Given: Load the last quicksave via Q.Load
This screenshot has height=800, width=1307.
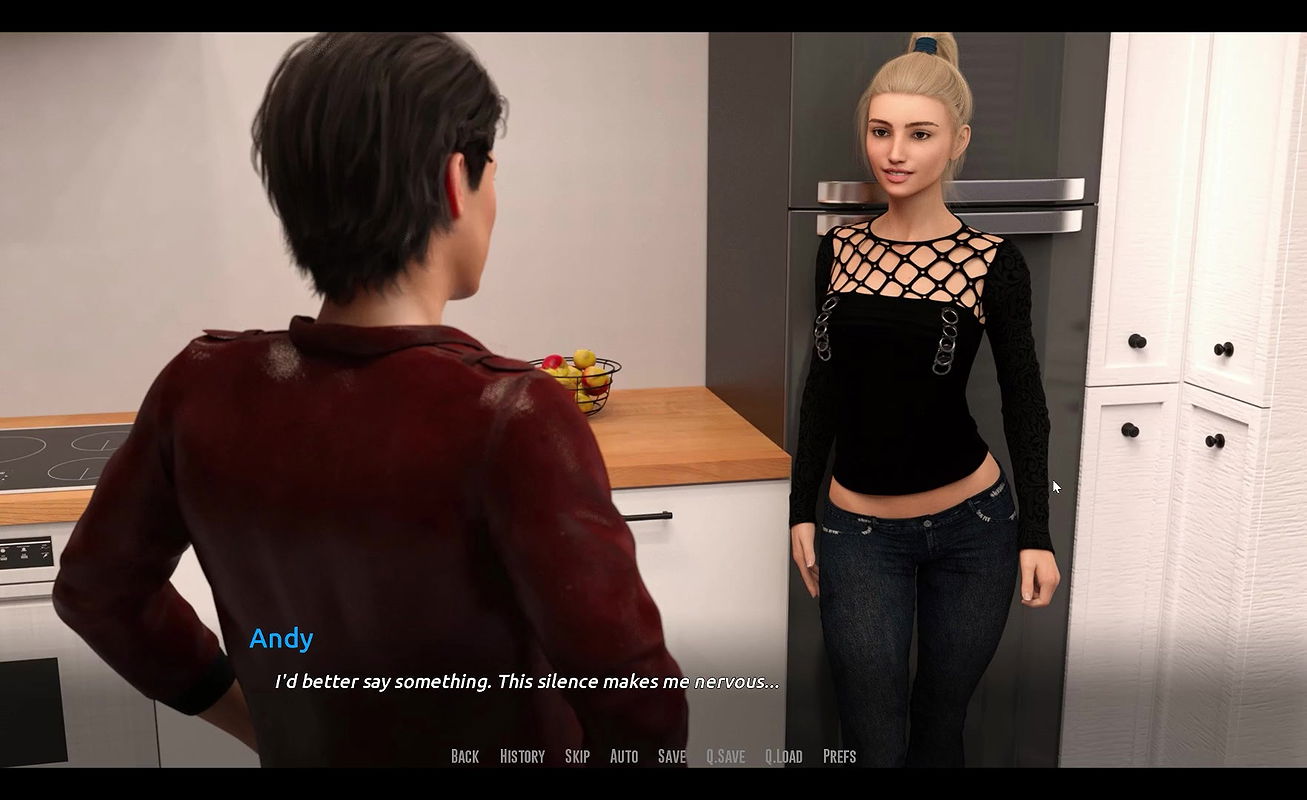Looking at the screenshot, I should pos(785,756).
